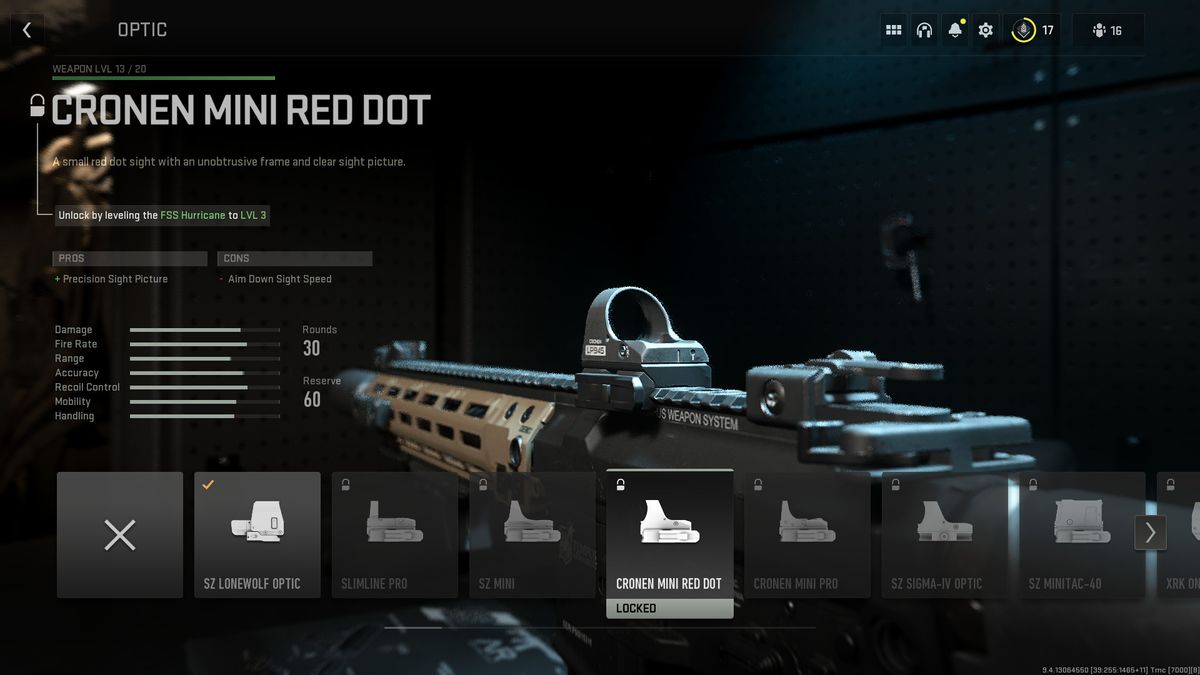Show notifications via the bell icon
Screen dimensions: 1200x675
click(x=955, y=30)
